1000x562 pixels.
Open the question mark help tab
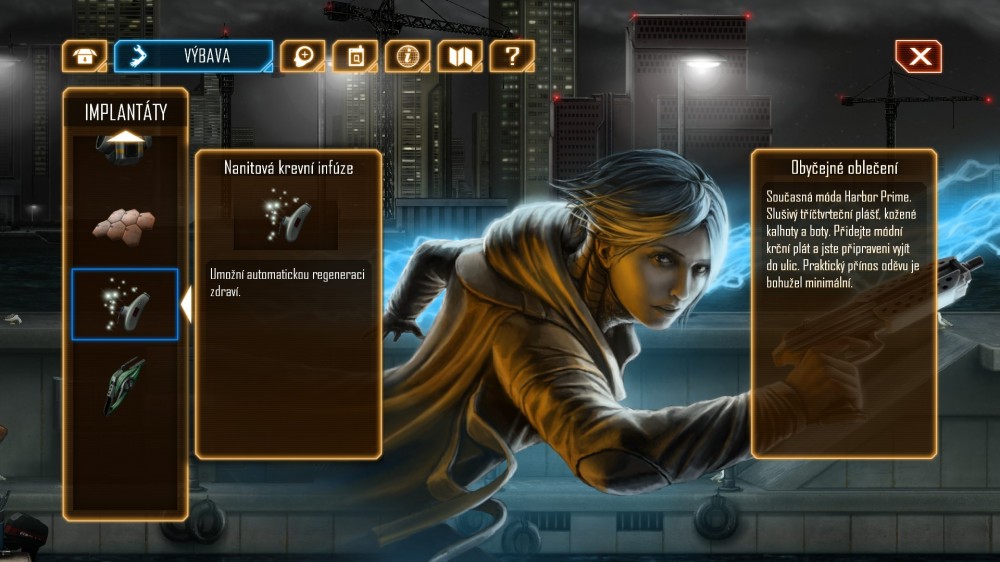tap(512, 56)
